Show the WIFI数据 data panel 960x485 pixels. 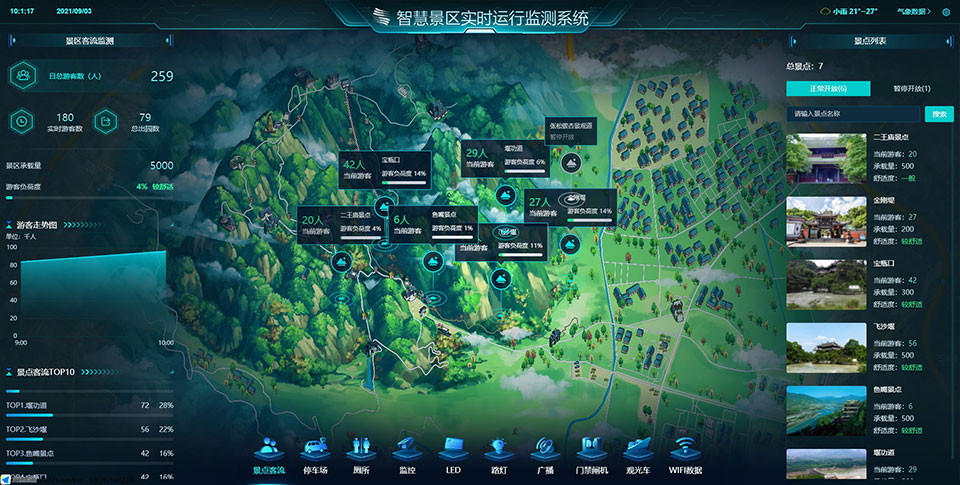[686, 454]
